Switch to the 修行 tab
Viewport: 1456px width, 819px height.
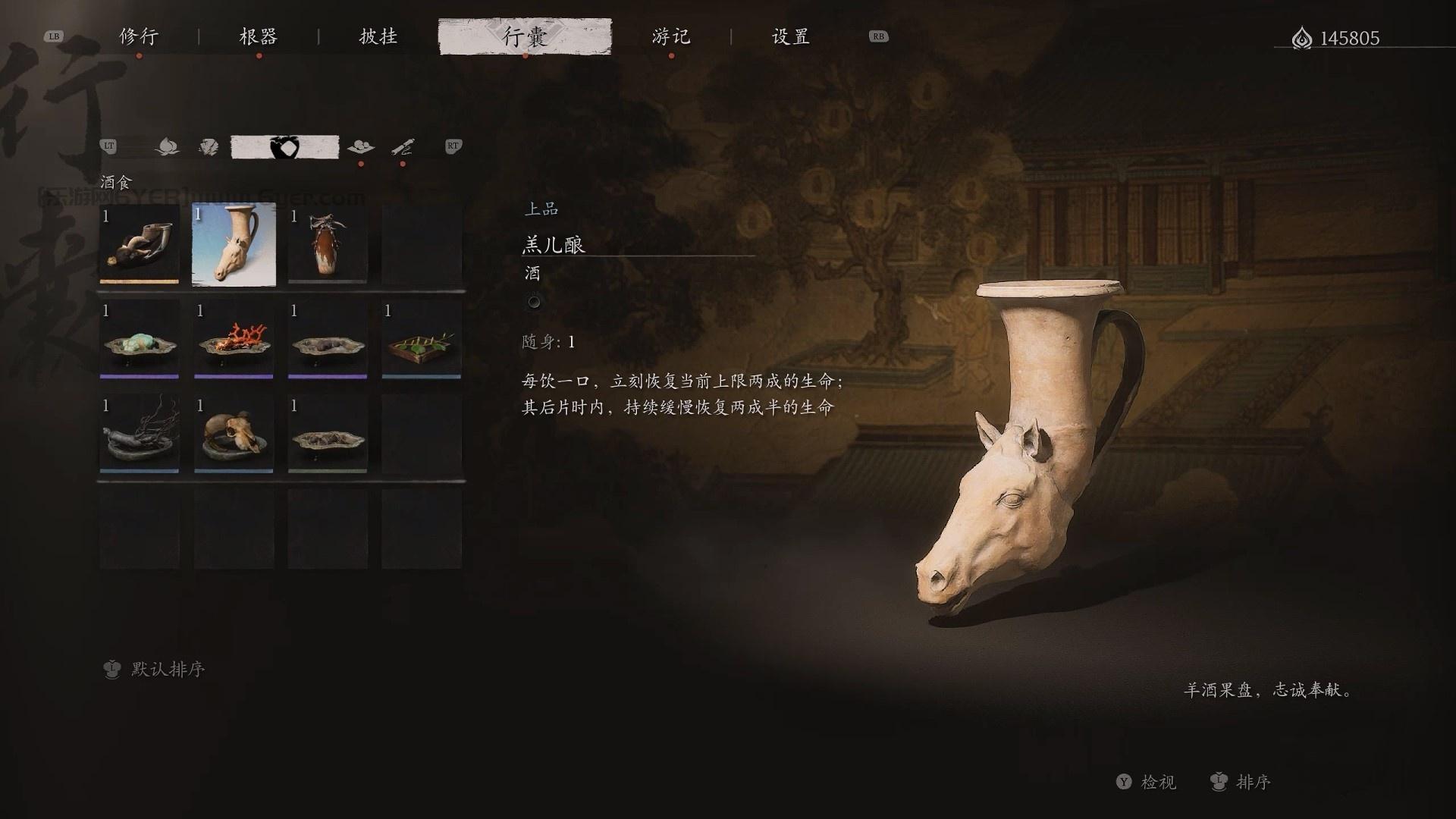139,36
